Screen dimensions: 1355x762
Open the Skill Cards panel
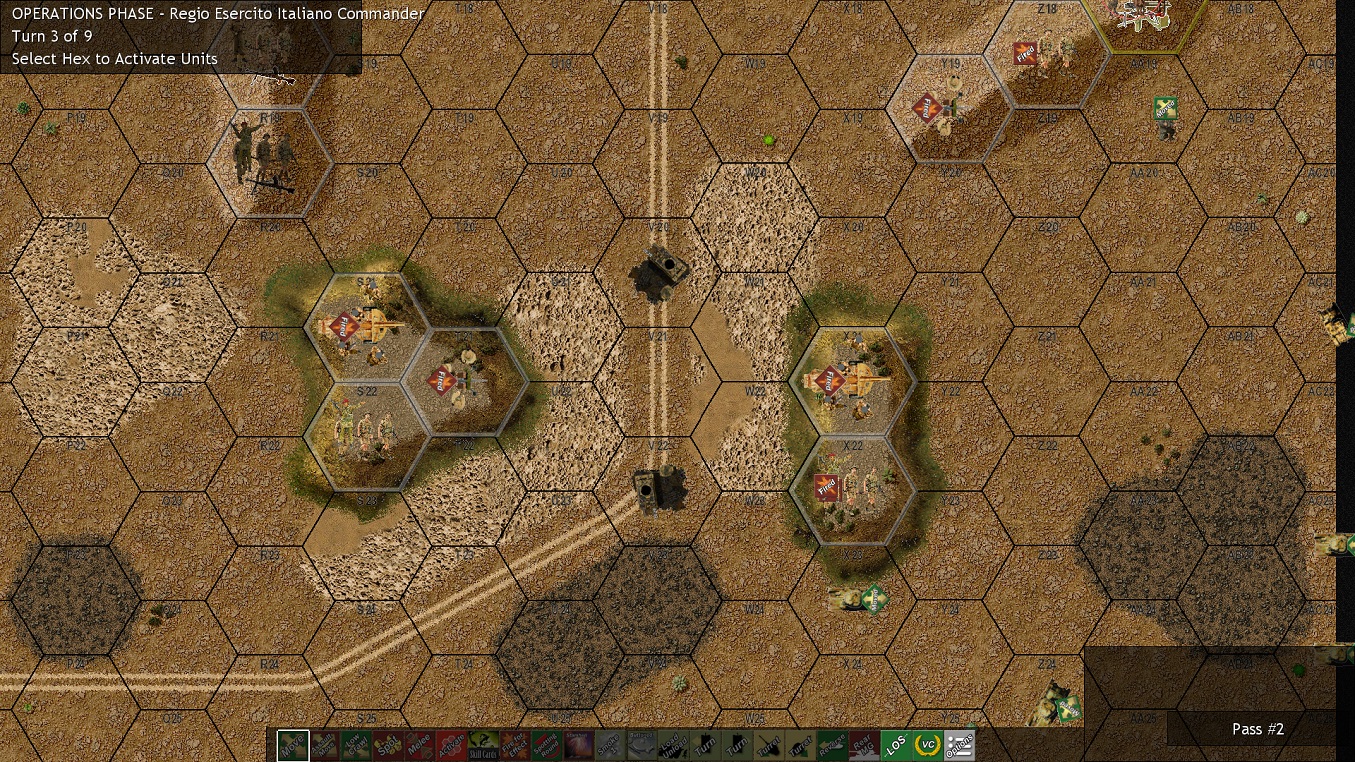click(x=485, y=744)
